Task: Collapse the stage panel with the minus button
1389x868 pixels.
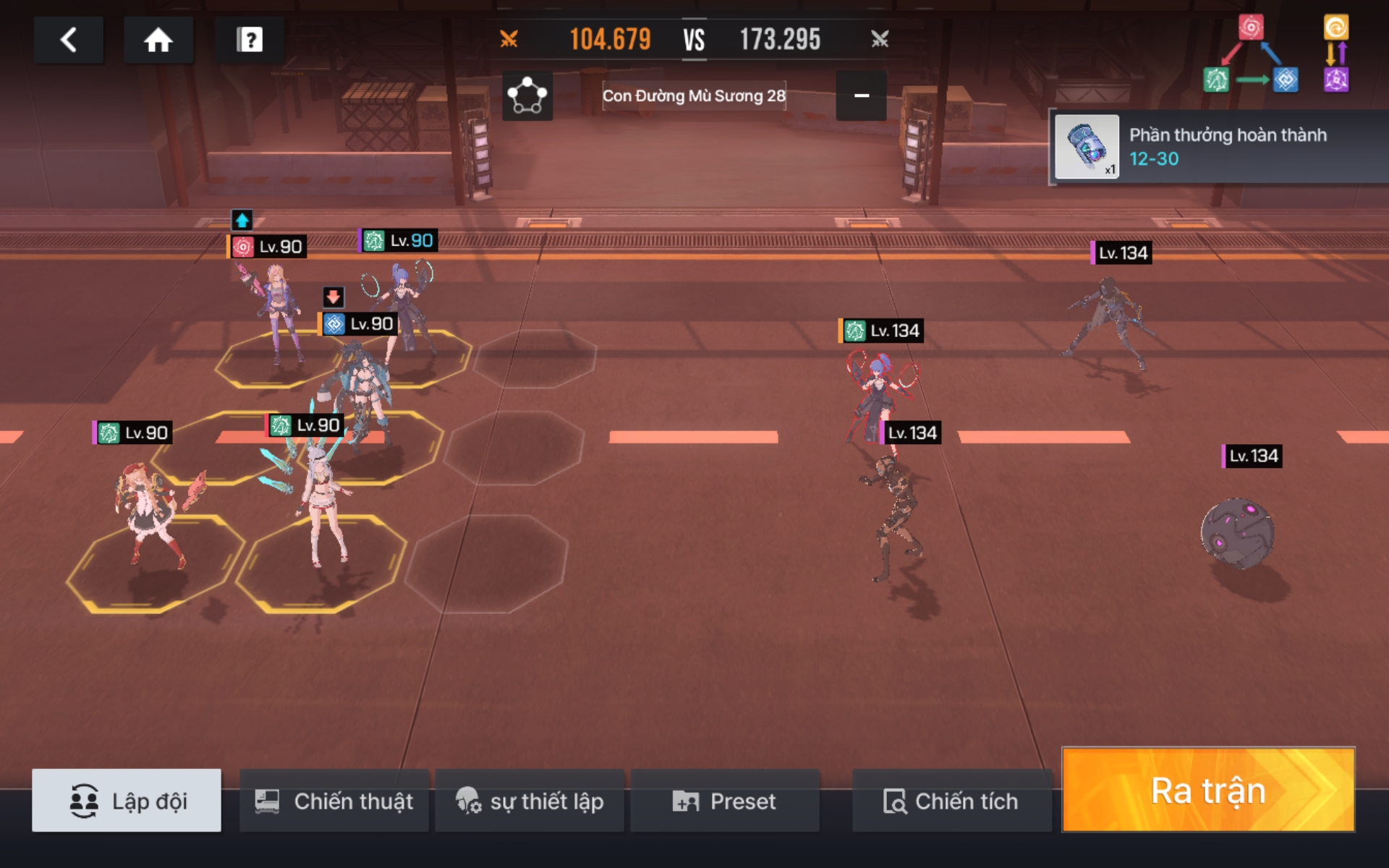Action: pos(861,95)
